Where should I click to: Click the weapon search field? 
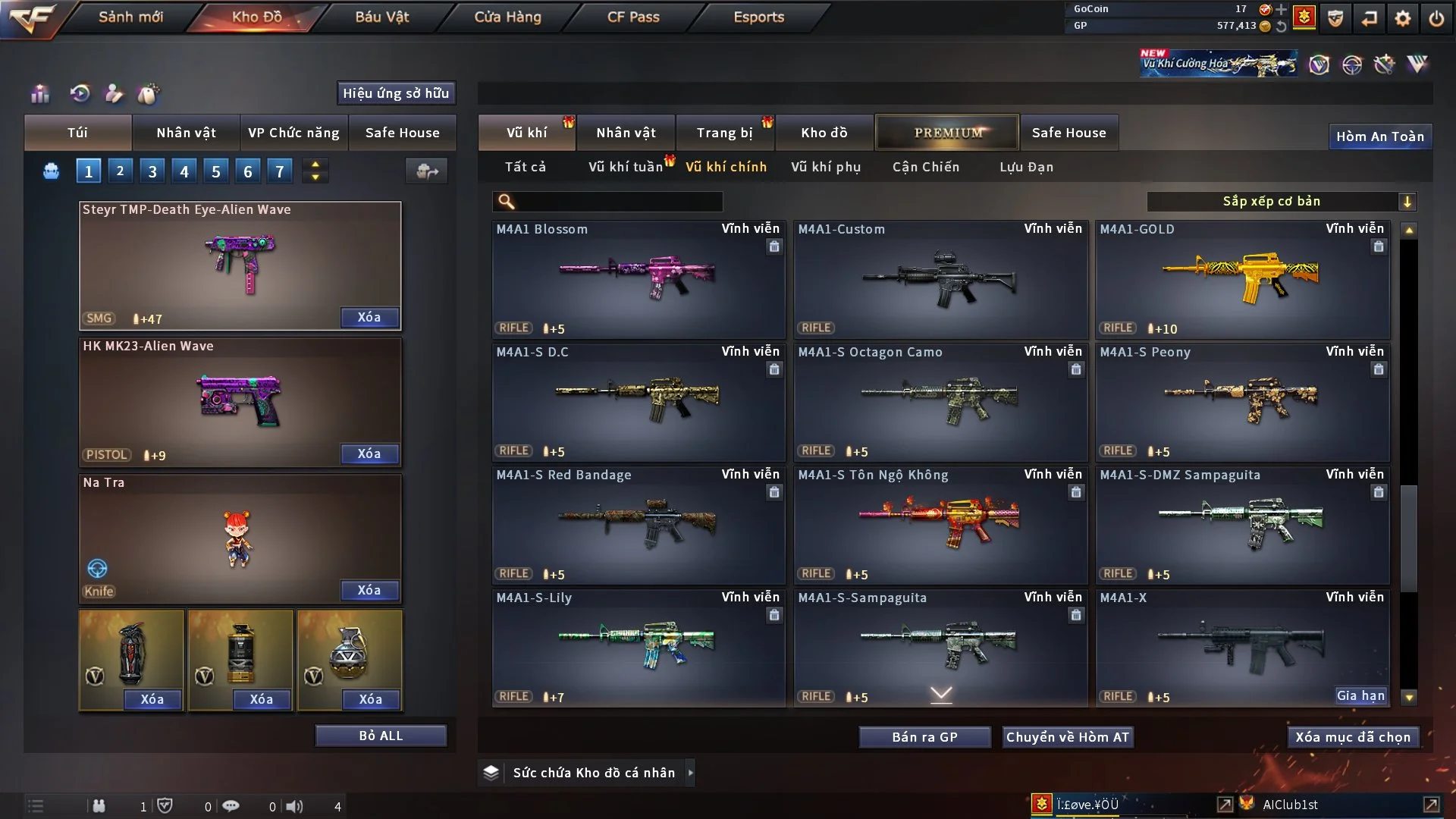[x=618, y=202]
